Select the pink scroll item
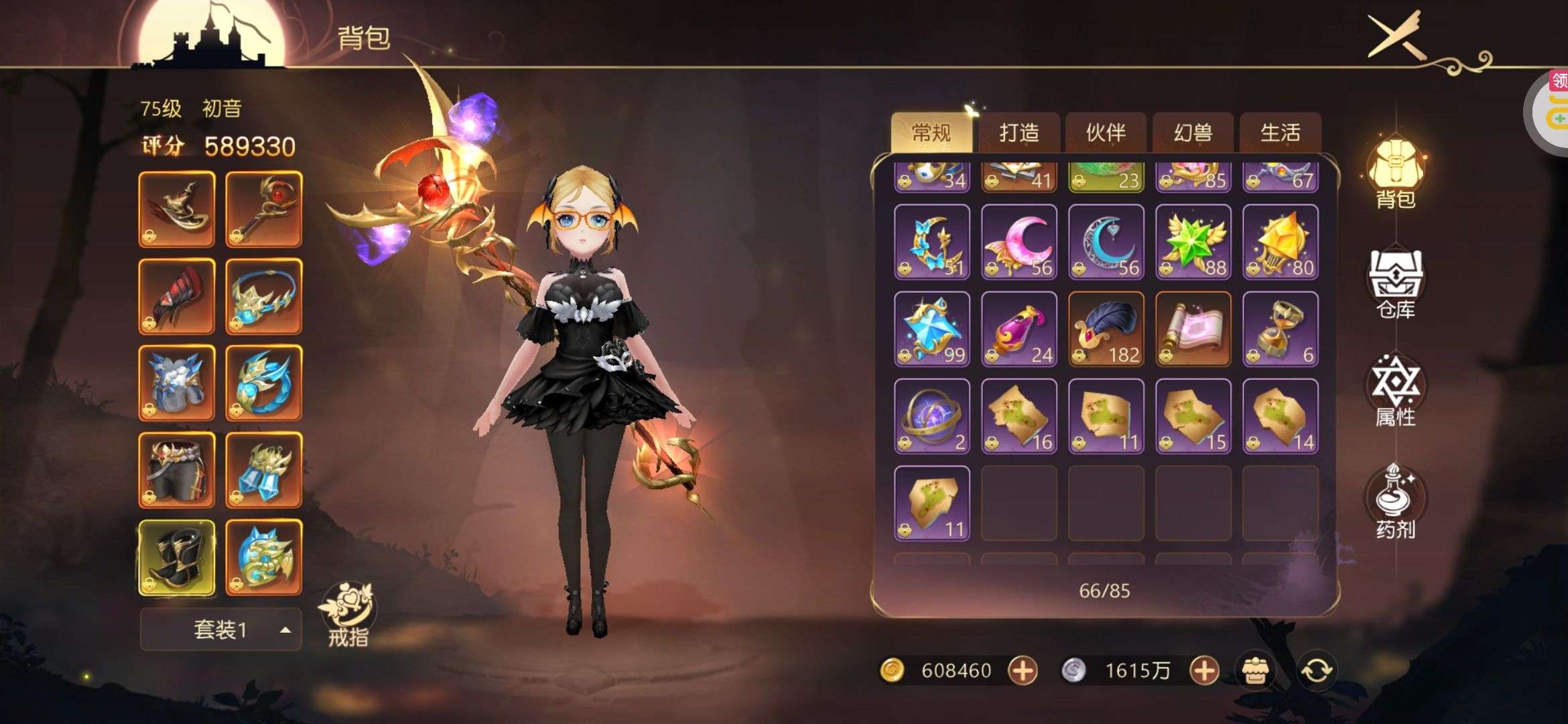 [1193, 329]
